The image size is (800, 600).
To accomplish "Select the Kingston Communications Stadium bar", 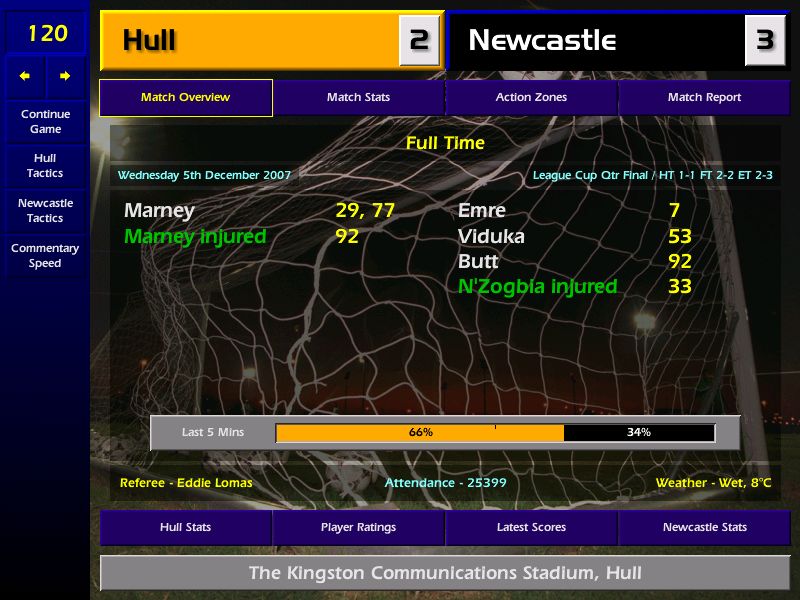I will pos(445,573).
